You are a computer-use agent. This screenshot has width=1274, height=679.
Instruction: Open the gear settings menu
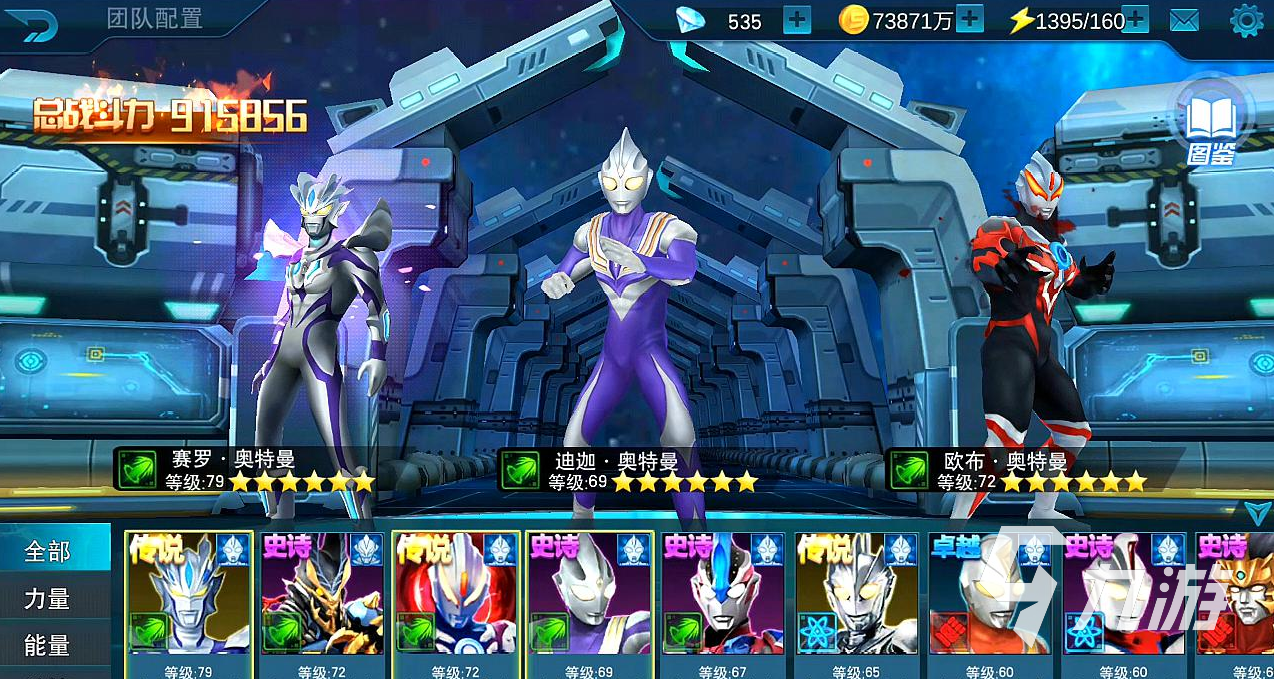(x=1246, y=21)
